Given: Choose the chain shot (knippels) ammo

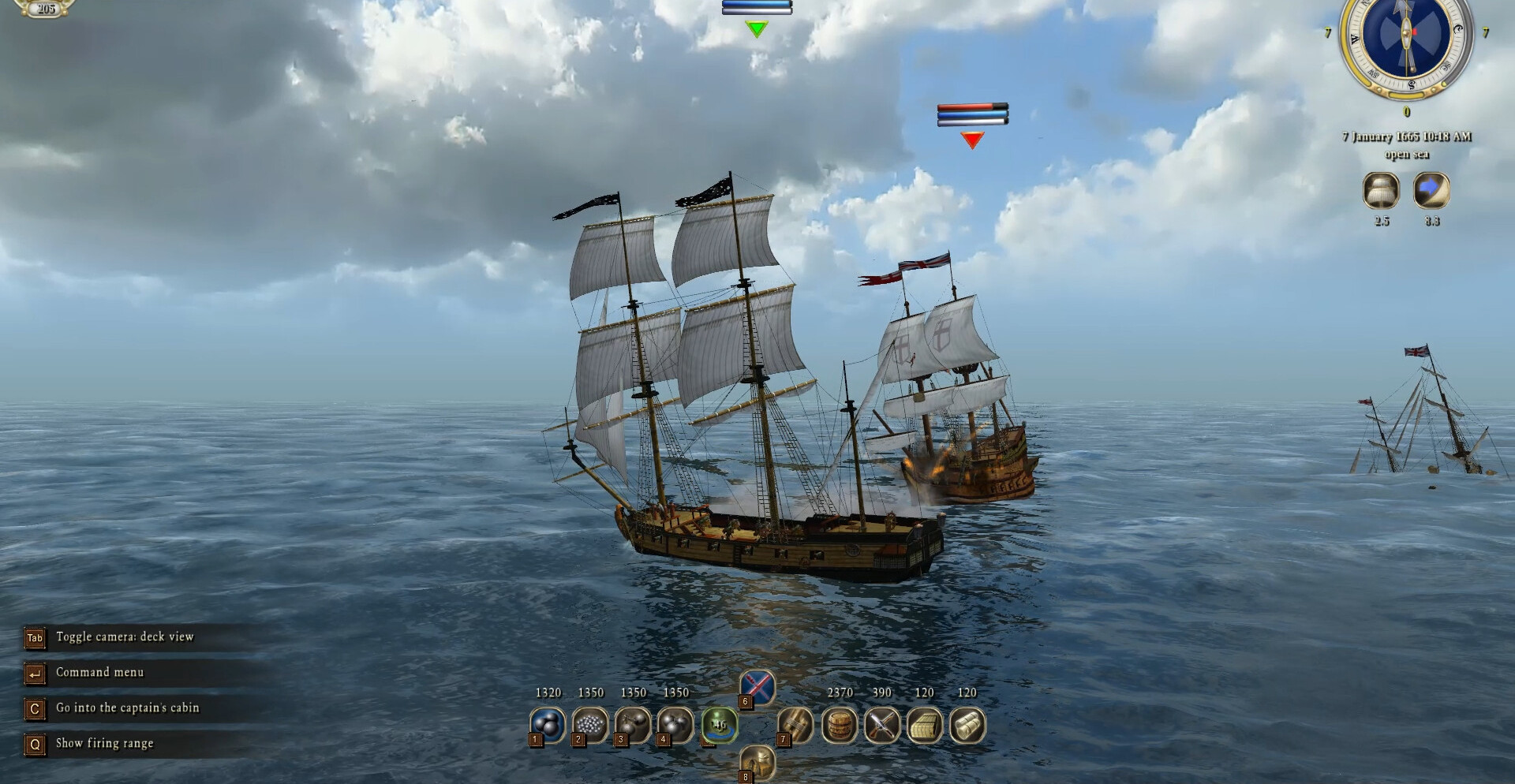Looking at the screenshot, I should tap(633, 724).
